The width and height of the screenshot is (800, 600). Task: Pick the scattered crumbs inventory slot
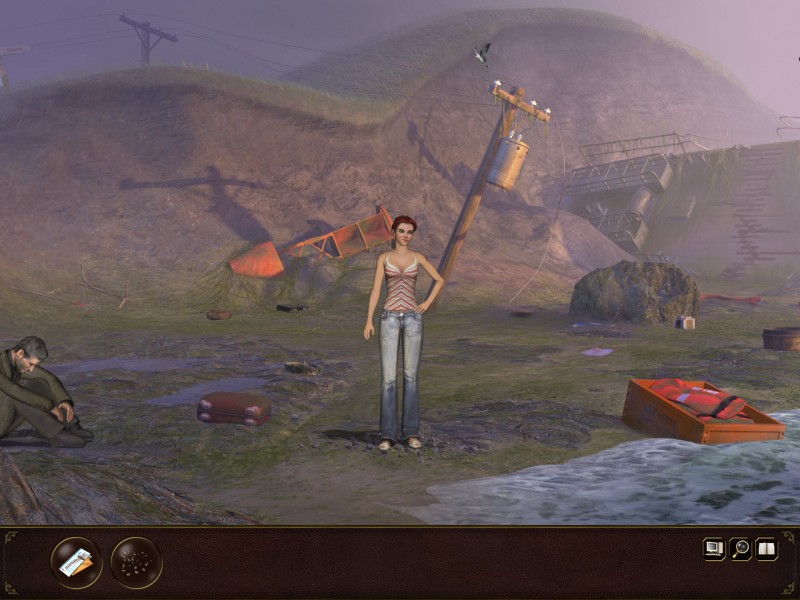(136, 563)
